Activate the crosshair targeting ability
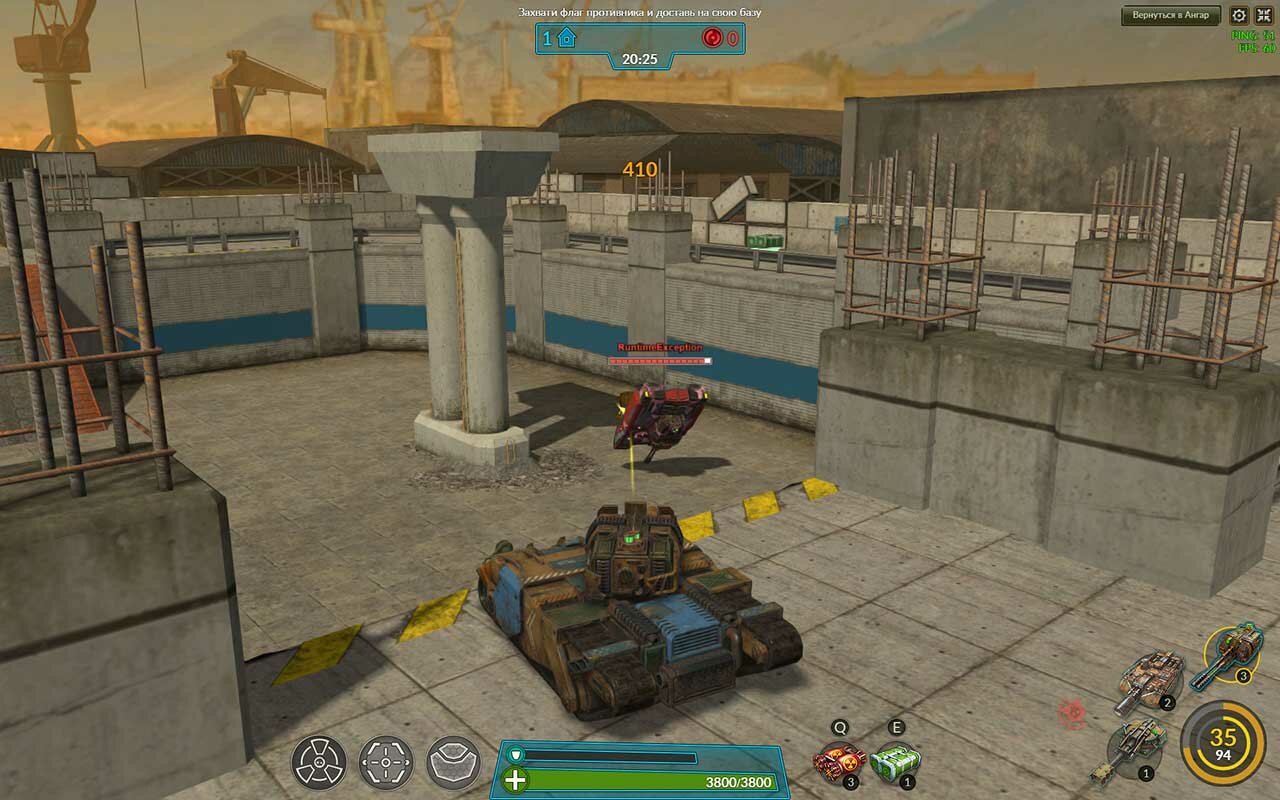This screenshot has height=800, width=1280. (x=386, y=763)
